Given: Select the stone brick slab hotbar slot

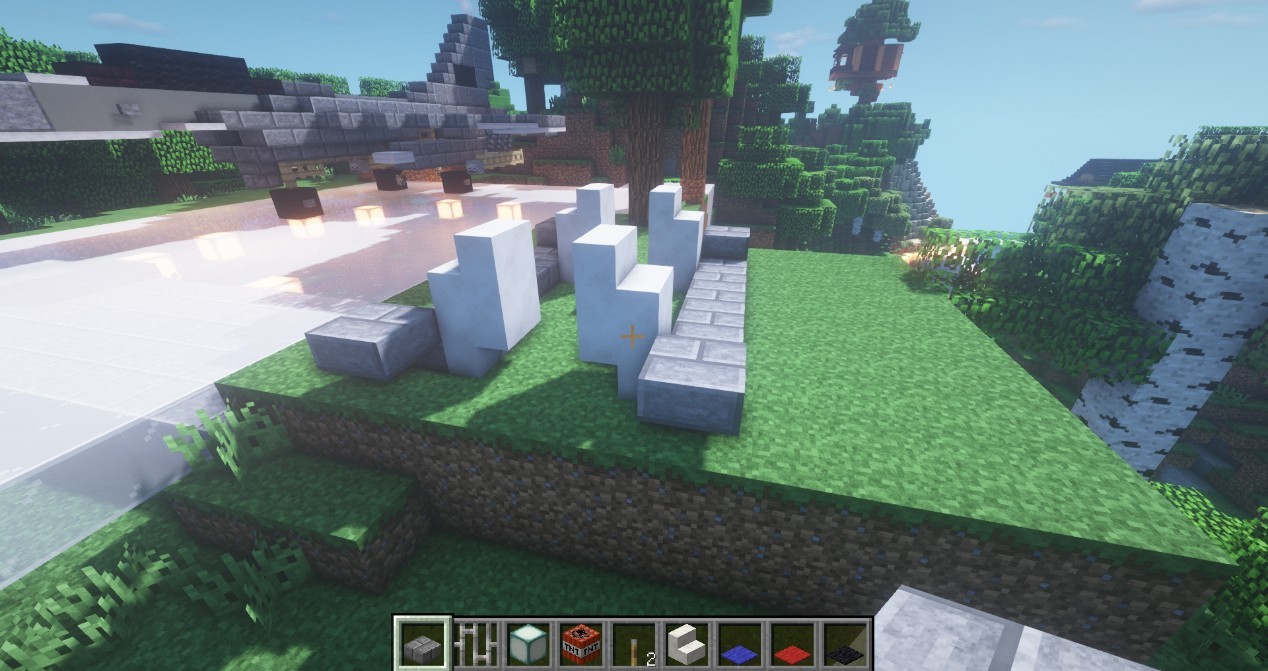Looking at the screenshot, I should [x=422, y=642].
